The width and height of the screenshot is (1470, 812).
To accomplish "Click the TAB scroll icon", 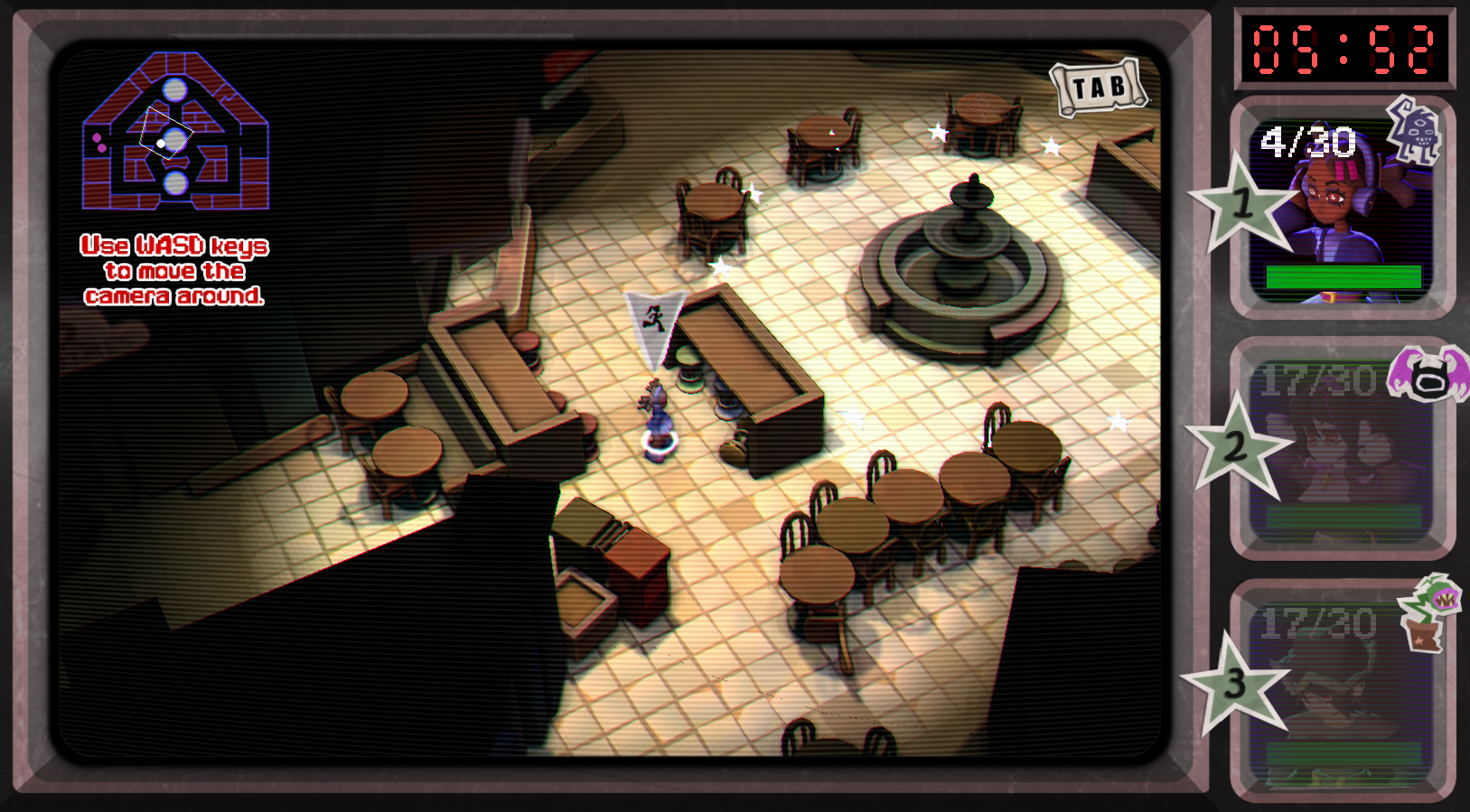I will click(x=1099, y=88).
